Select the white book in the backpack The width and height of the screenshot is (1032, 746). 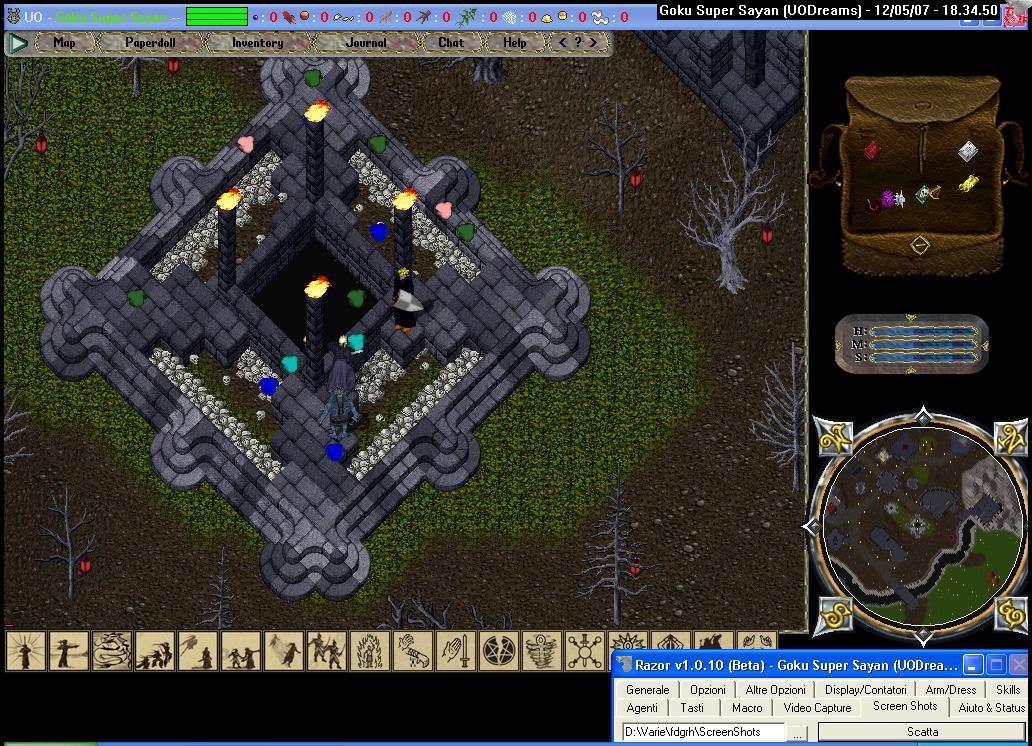(967, 151)
